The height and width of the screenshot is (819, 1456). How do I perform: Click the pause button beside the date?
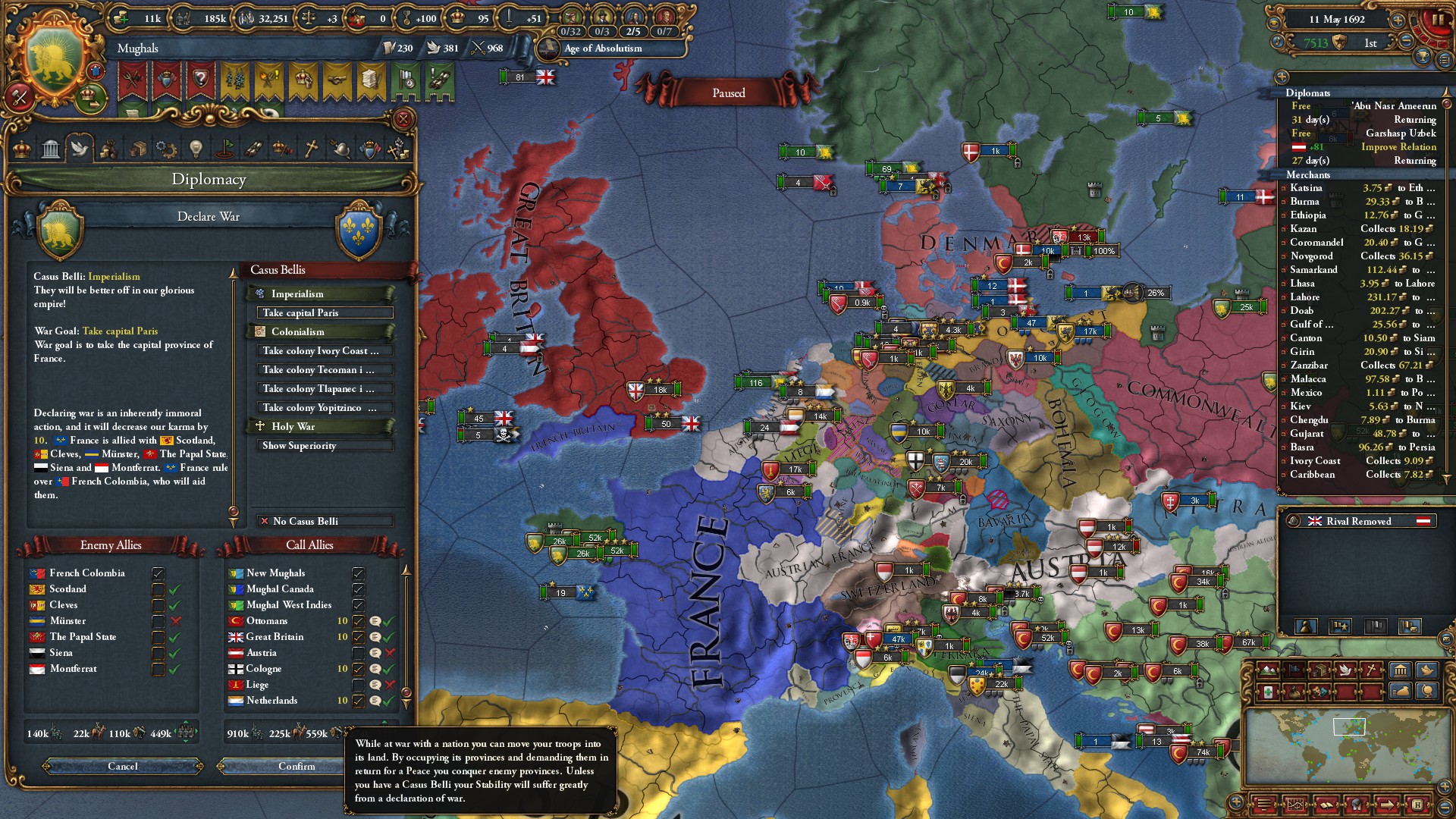point(1436,20)
